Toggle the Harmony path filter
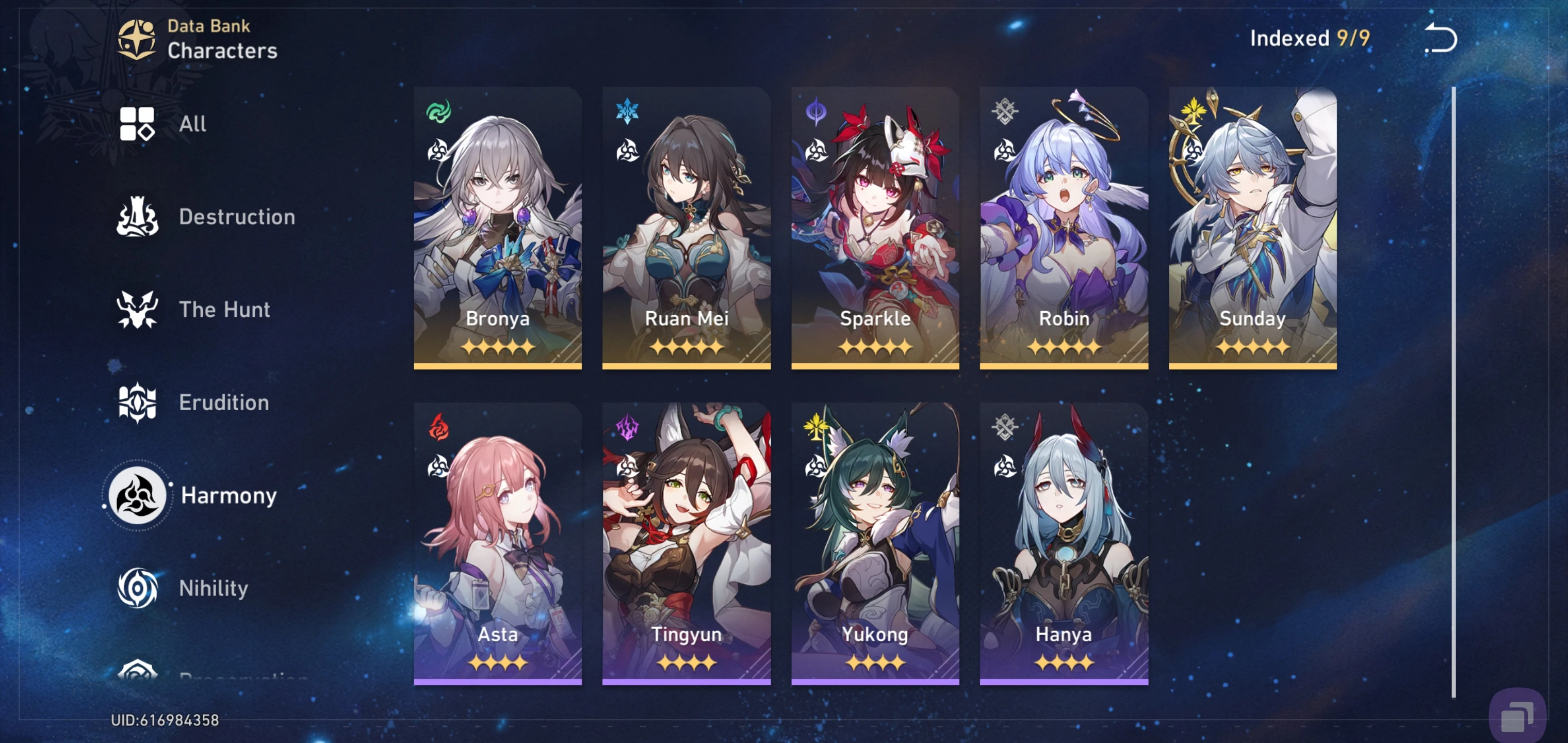The height and width of the screenshot is (743, 1568). pos(138,495)
